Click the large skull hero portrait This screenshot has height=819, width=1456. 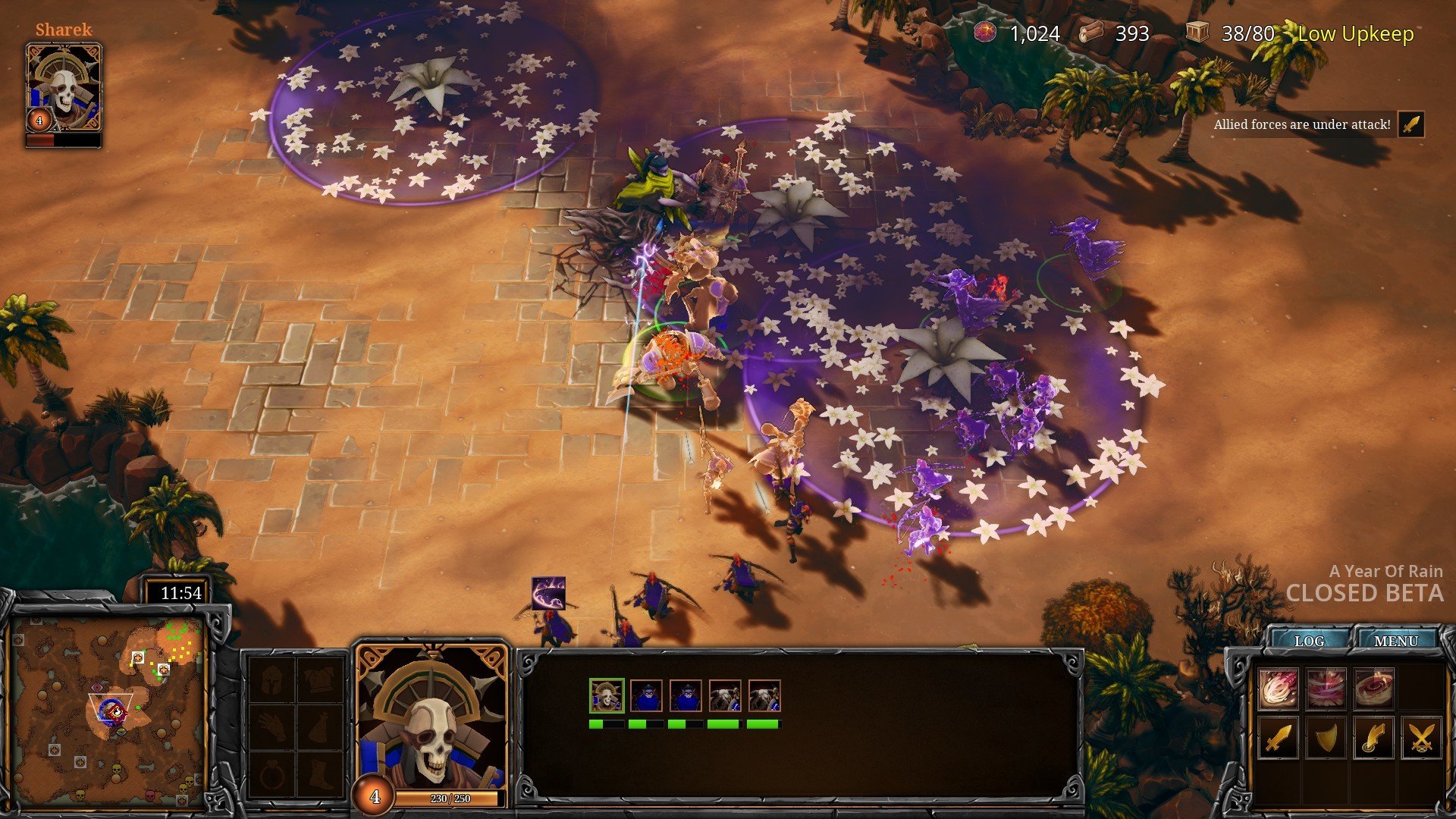click(431, 720)
